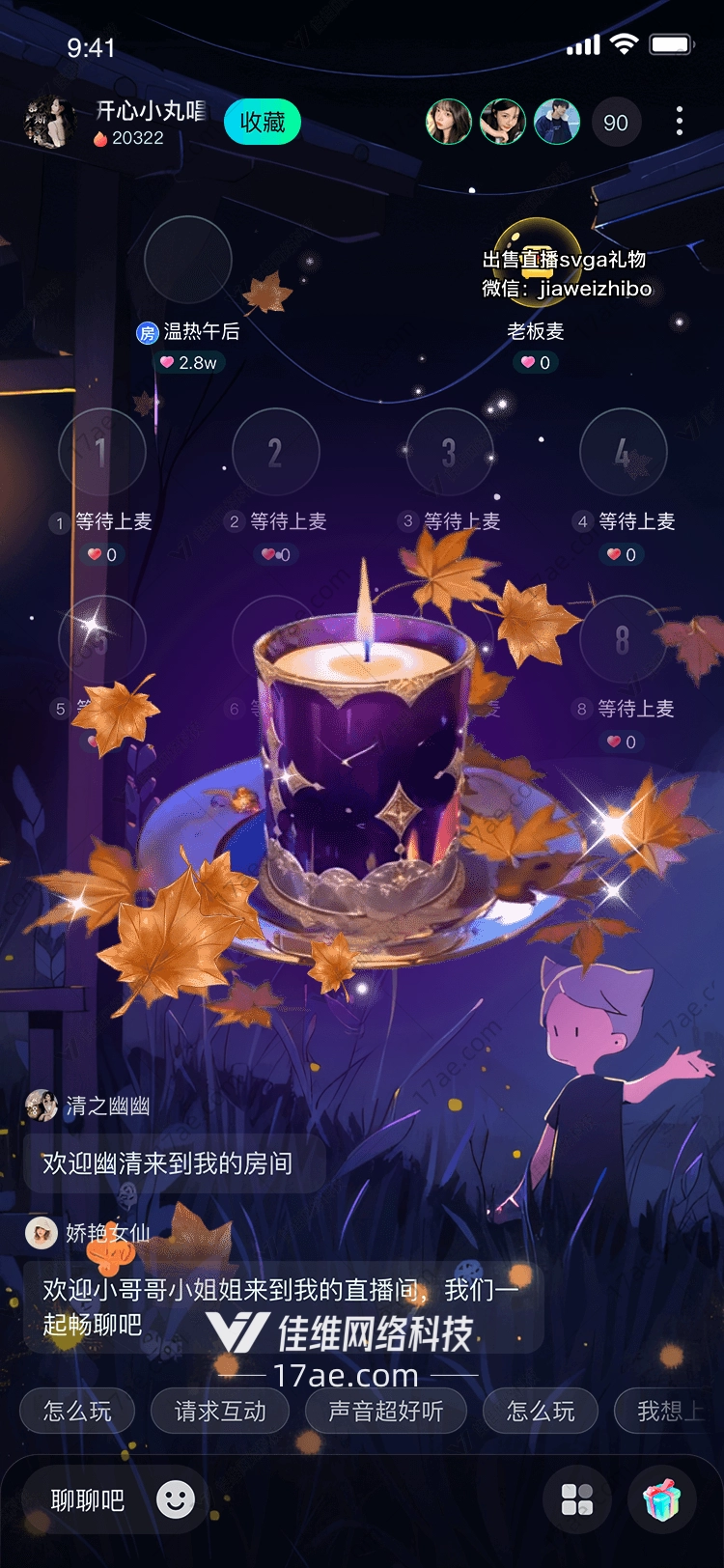Open the four-square grid menu
The width and height of the screenshot is (724, 1568).
[x=577, y=1500]
